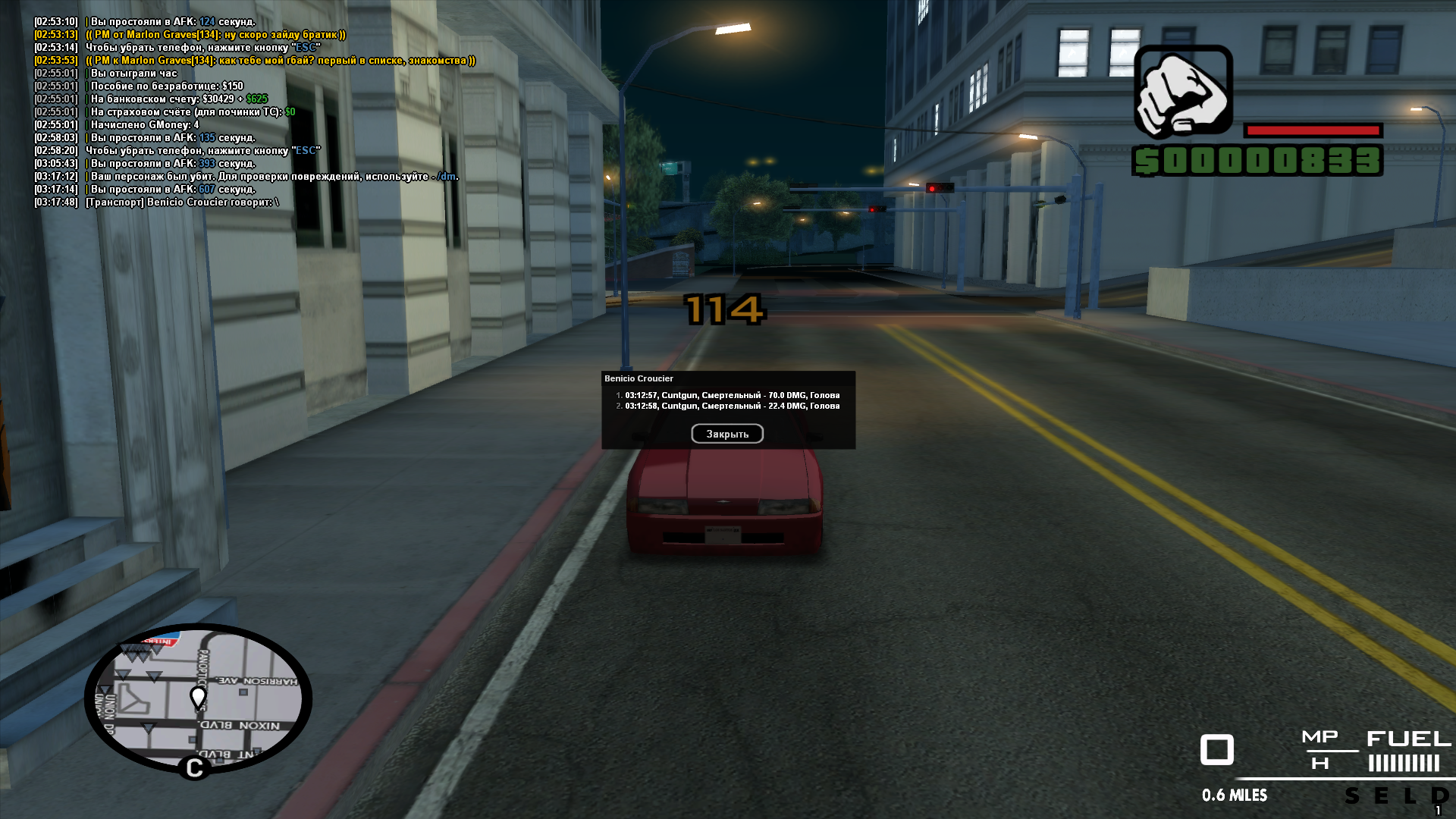The image size is (1456, 819).
Task: Click the fist weapon icon
Action: (1182, 92)
